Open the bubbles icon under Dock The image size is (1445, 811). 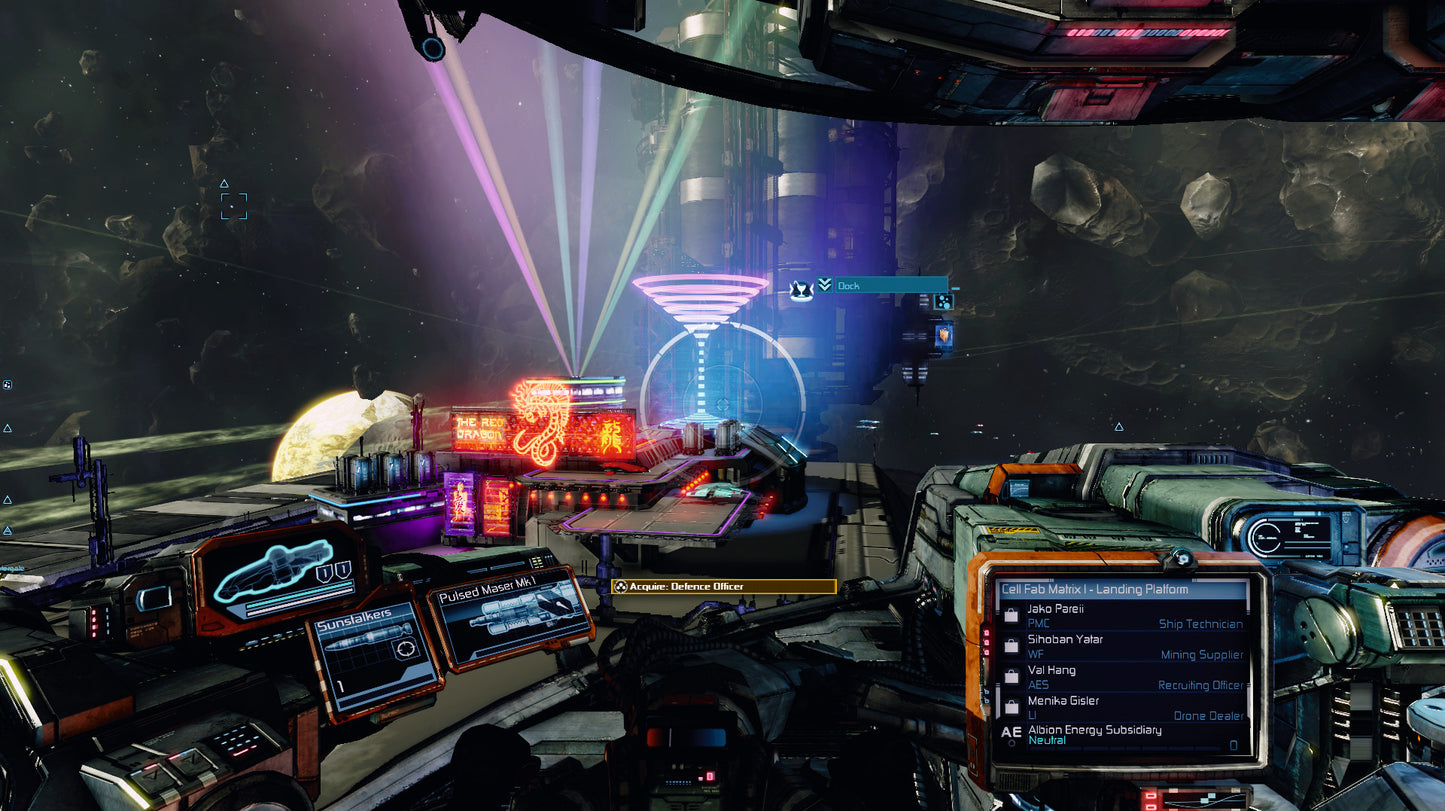[x=942, y=301]
